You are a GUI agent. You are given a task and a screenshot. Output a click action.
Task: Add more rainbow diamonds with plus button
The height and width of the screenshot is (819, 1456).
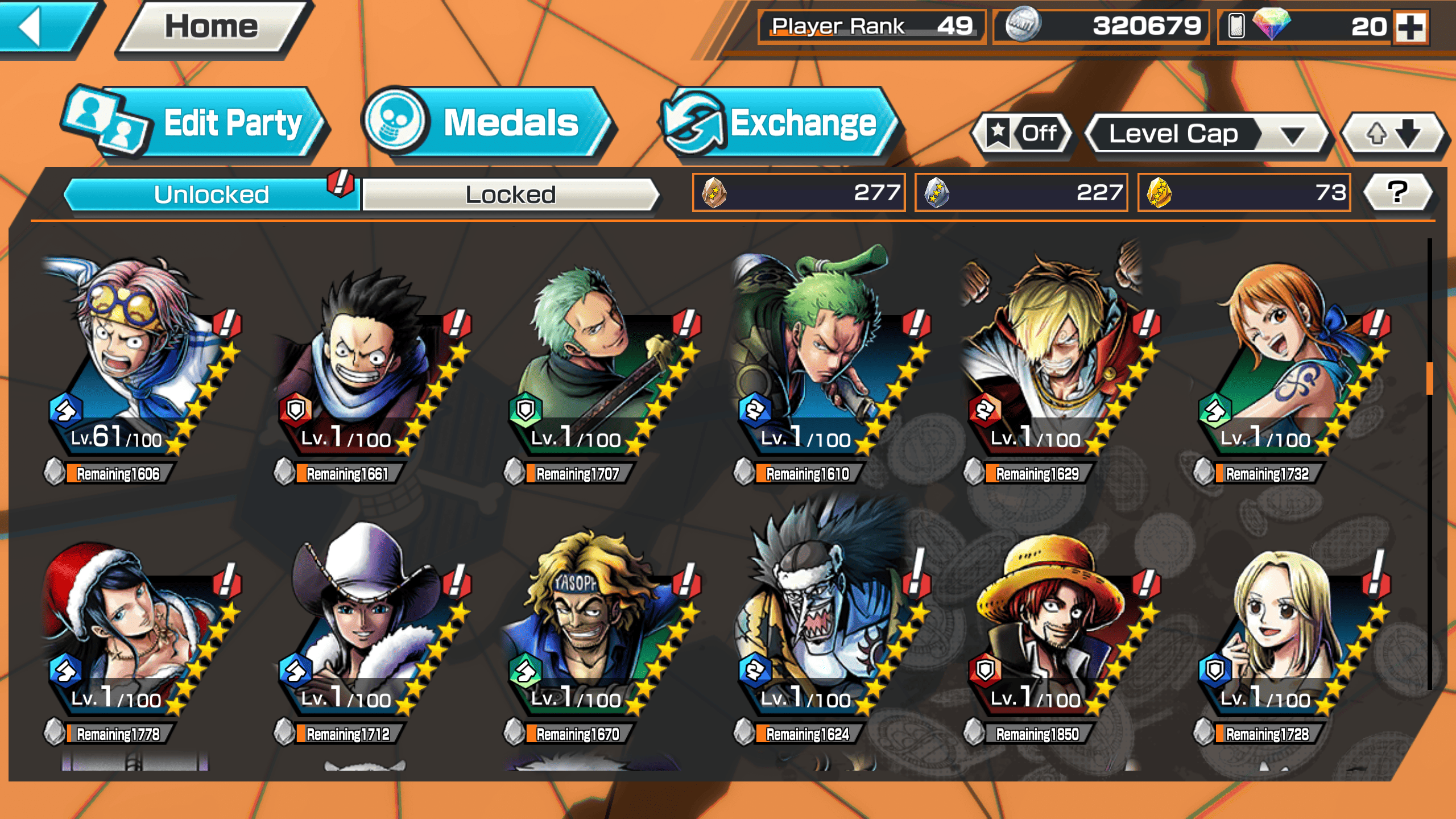[x=1410, y=27]
